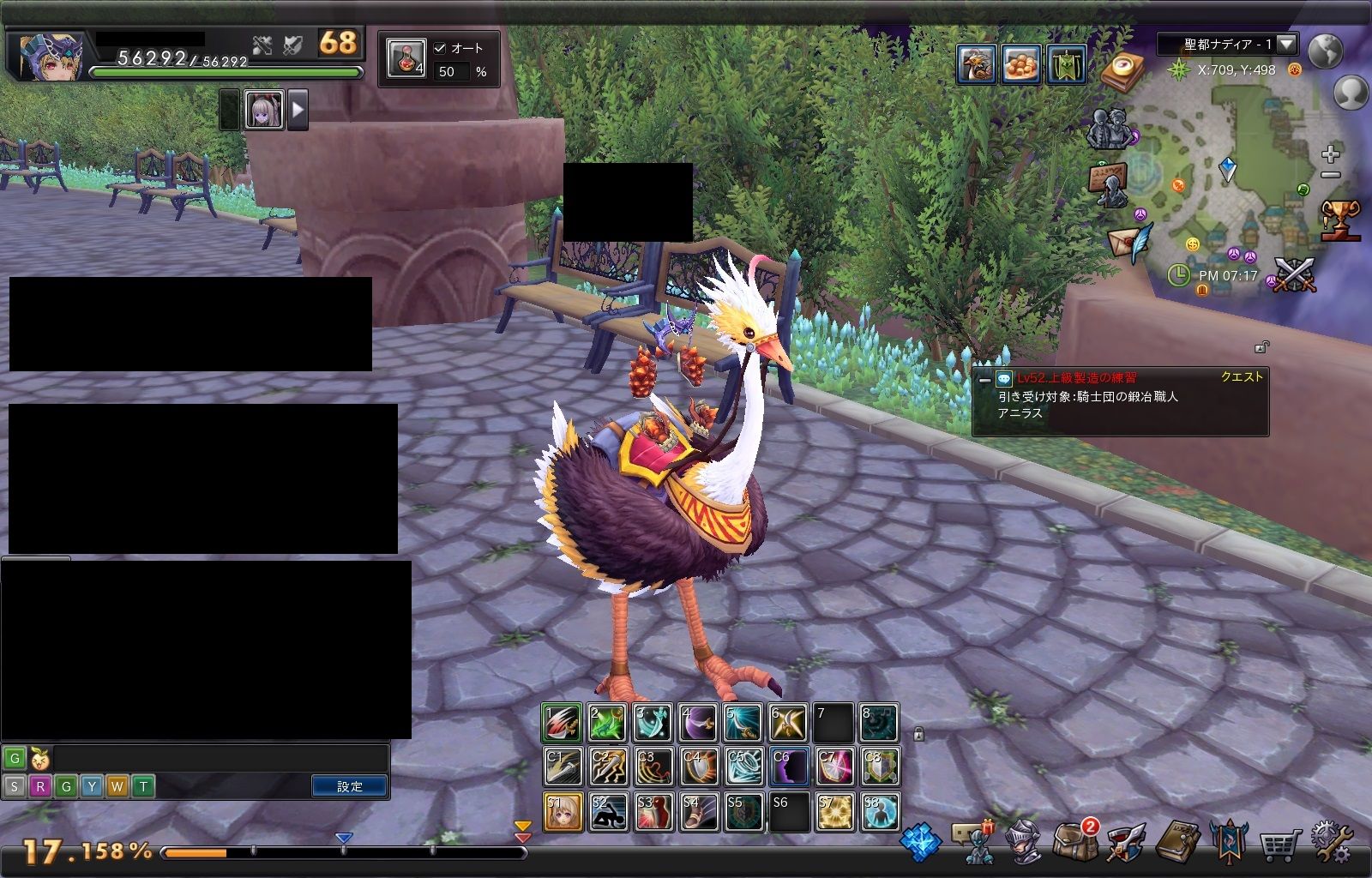
Task: Click the red potion slot
Action: [x=406, y=58]
